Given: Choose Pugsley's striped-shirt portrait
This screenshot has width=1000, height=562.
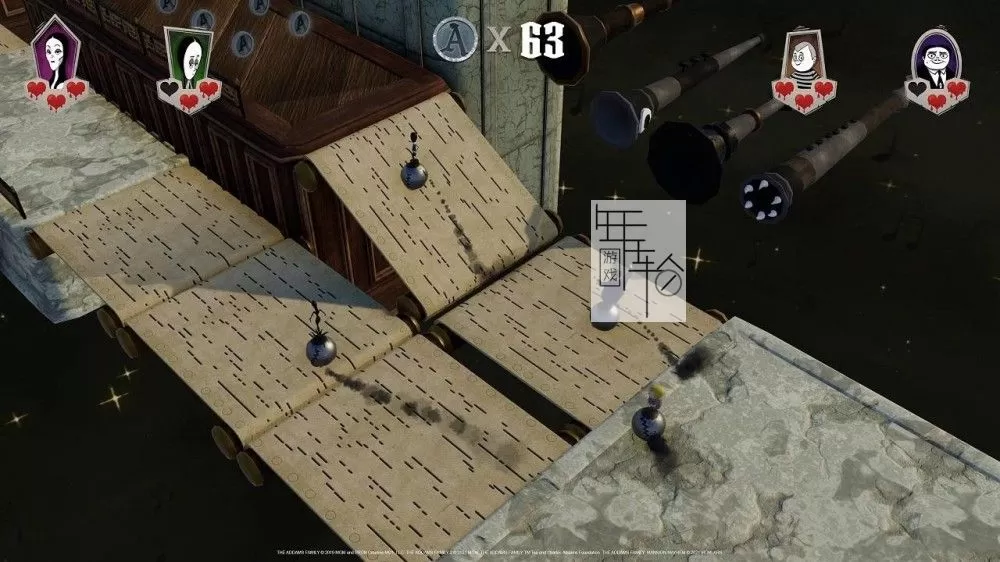Looking at the screenshot, I should [801, 57].
